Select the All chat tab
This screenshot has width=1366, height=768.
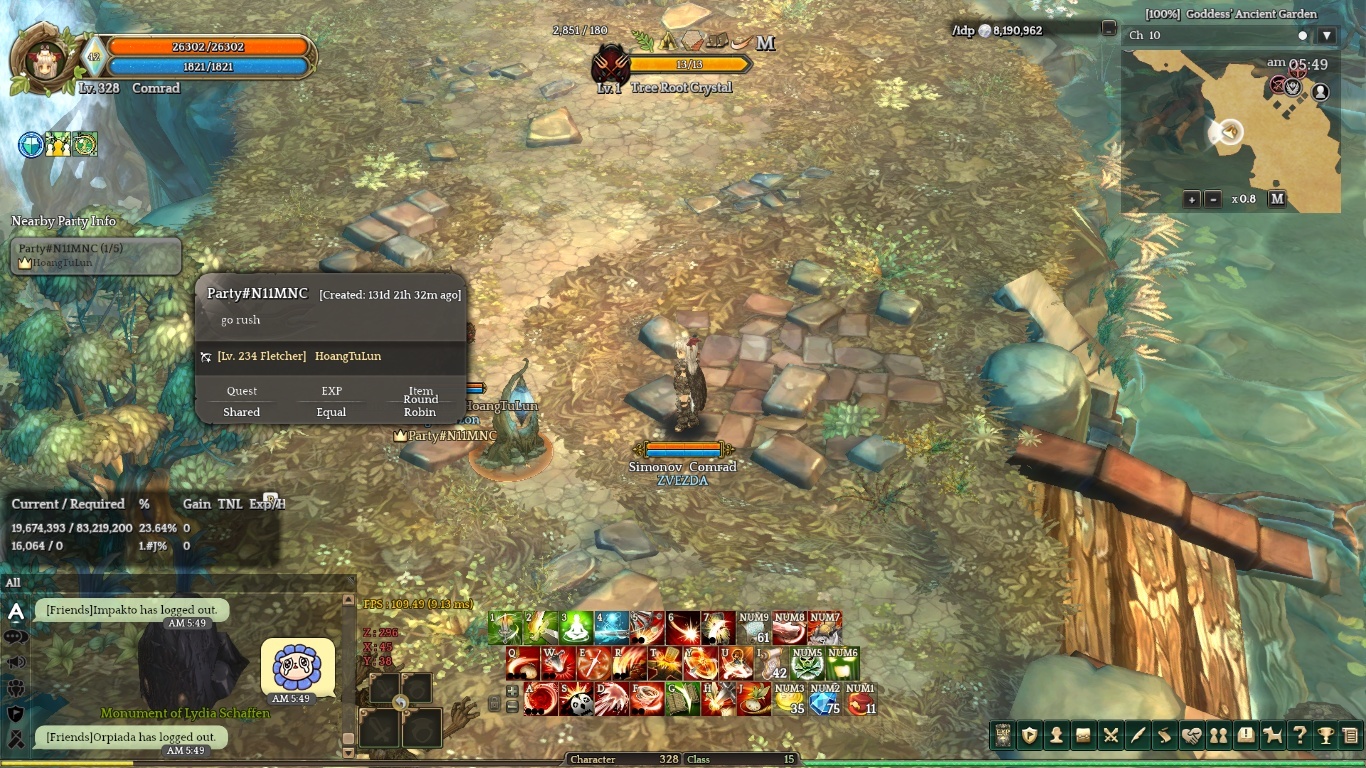click(x=13, y=582)
